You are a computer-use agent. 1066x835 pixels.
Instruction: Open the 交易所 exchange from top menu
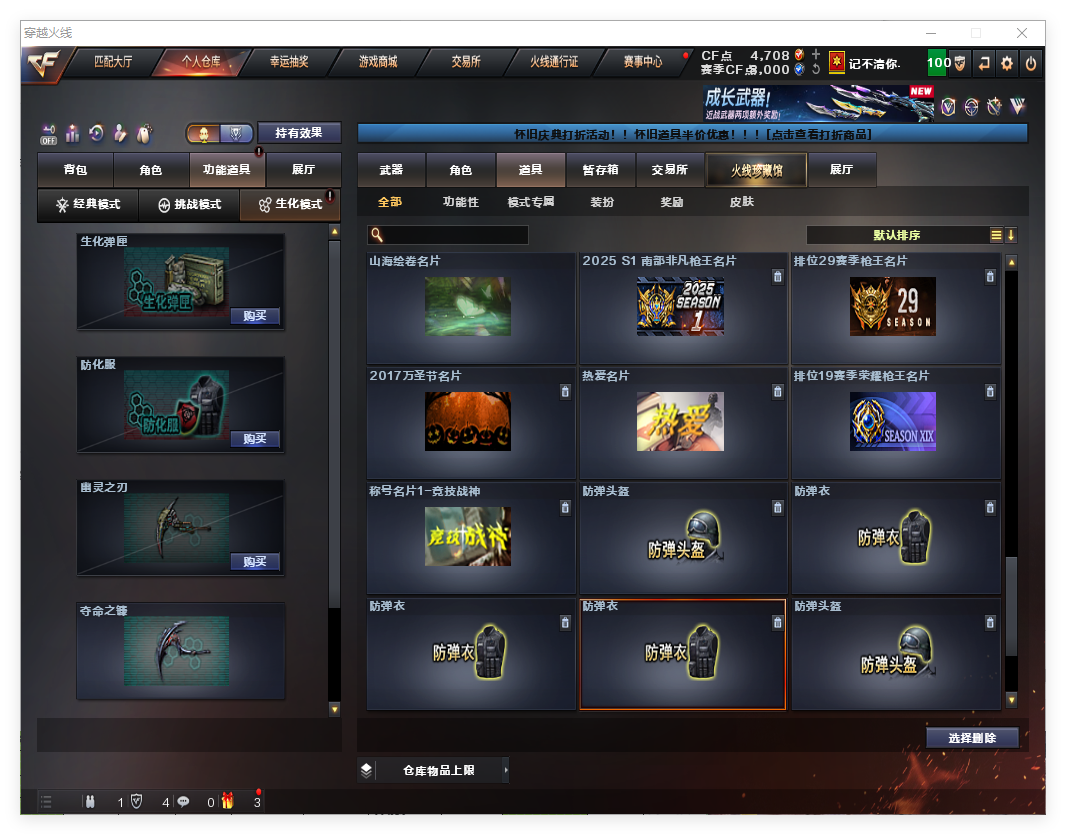point(466,62)
